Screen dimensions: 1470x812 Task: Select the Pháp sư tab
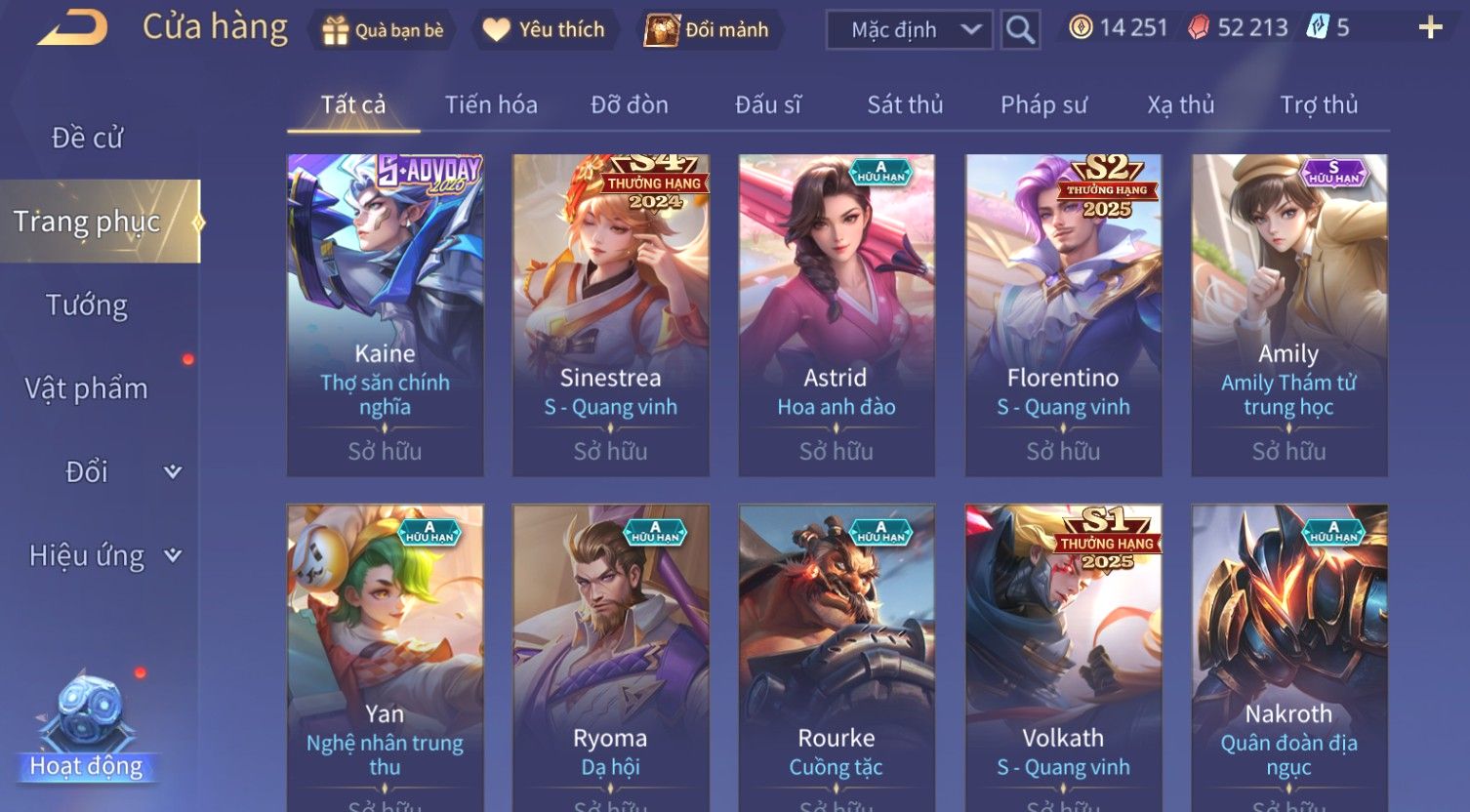tap(1043, 104)
